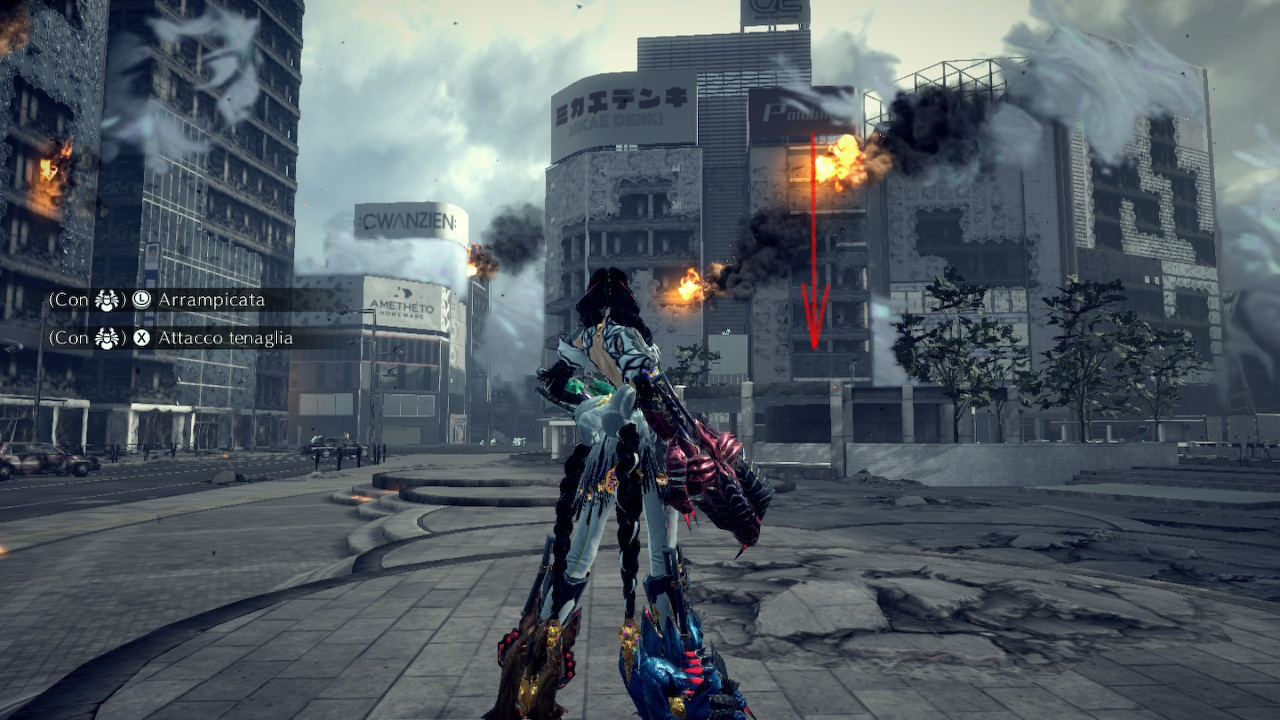Select the spider demon icon beside Attacco tenaglia
The width and height of the screenshot is (1280, 720).
(x=107, y=338)
